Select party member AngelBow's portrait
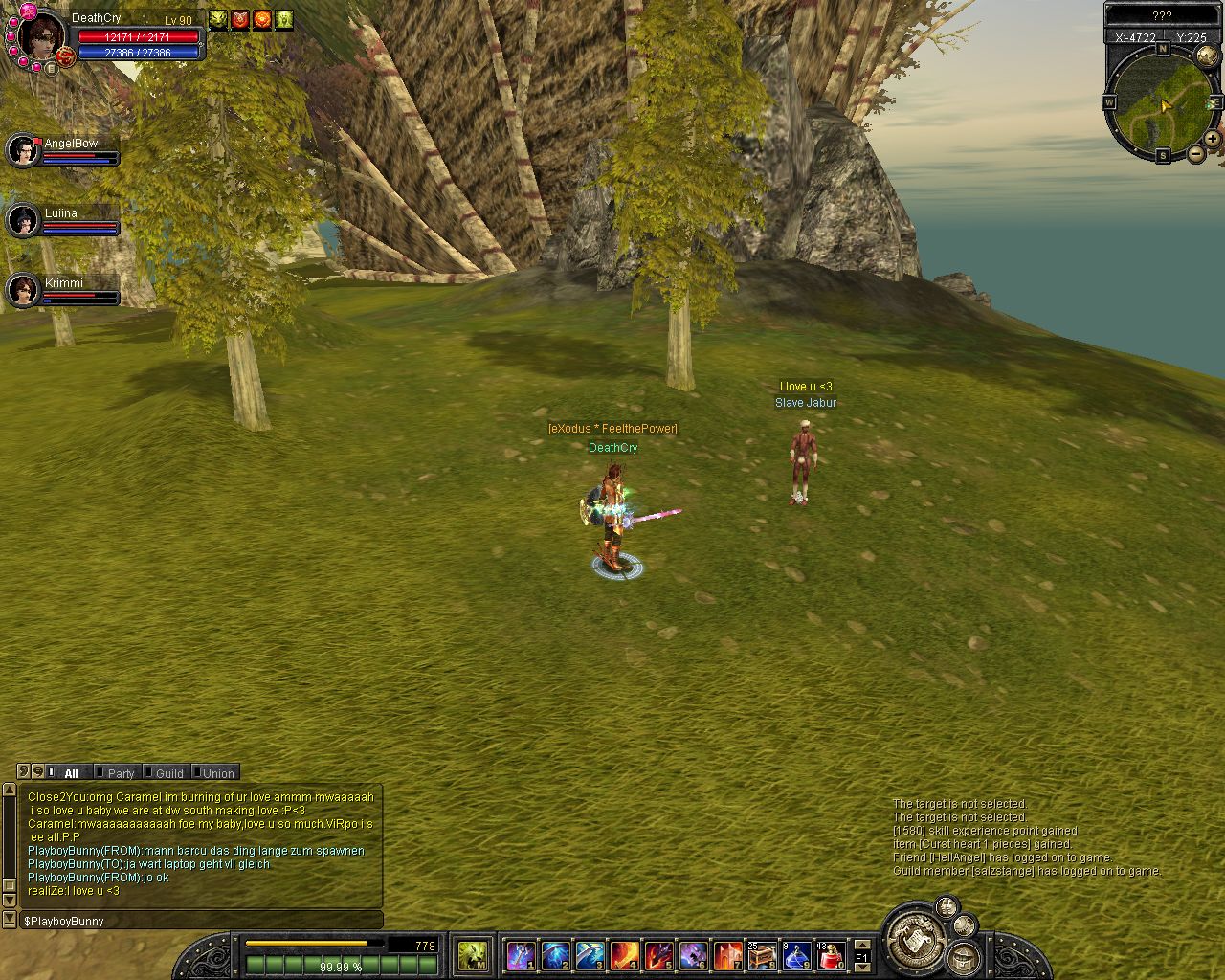1225x980 pixels. click(22, 150)
